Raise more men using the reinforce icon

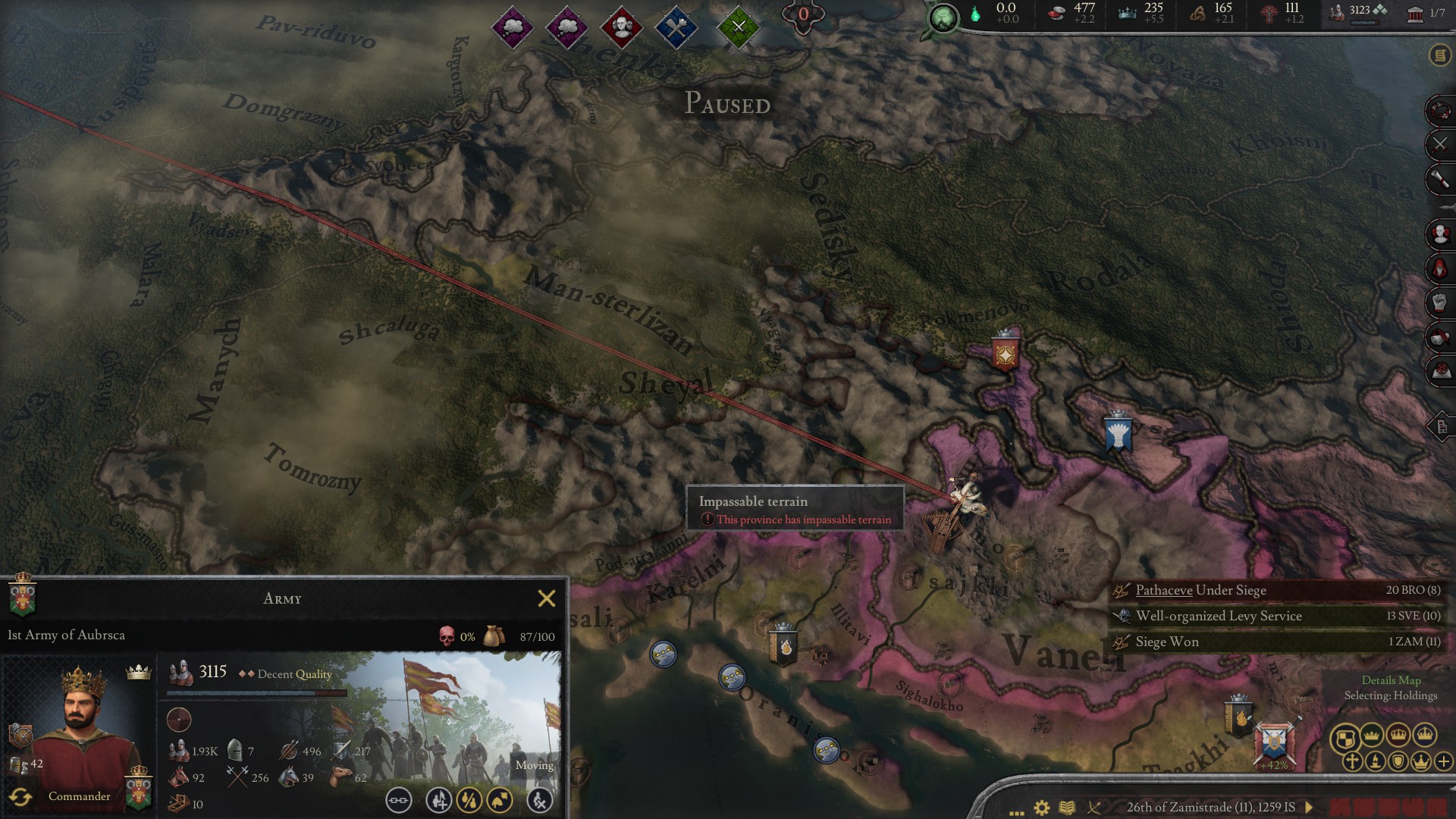coord(438,801)
